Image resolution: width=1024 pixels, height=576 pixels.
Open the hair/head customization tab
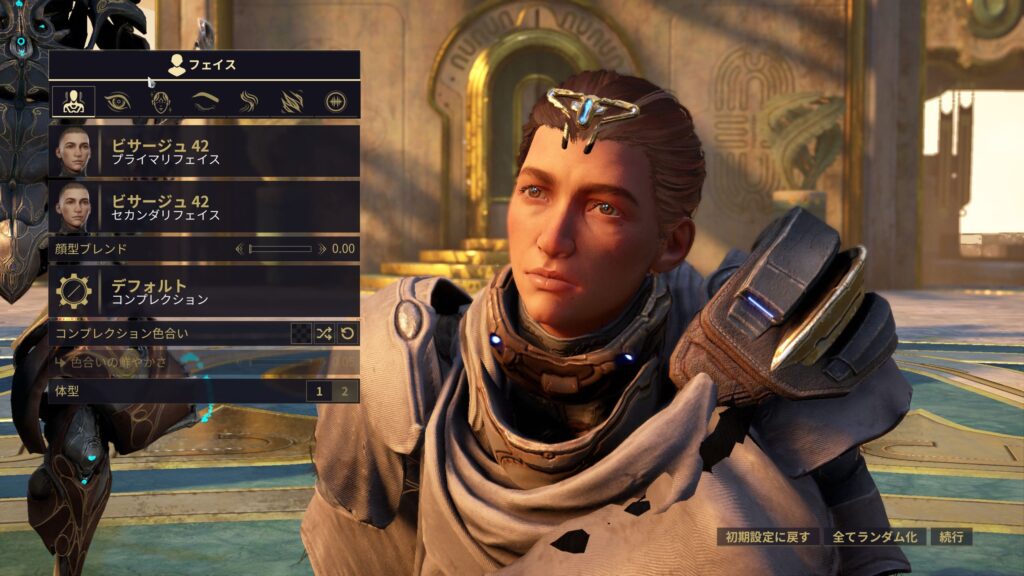pos(161,101)
